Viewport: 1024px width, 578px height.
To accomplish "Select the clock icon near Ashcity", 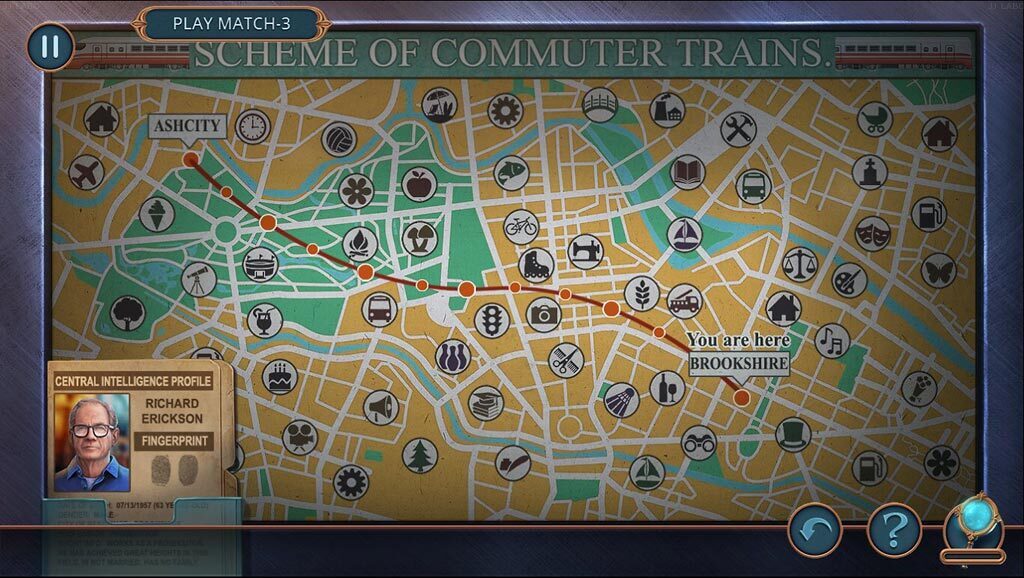I will click(x=254, y=127).
